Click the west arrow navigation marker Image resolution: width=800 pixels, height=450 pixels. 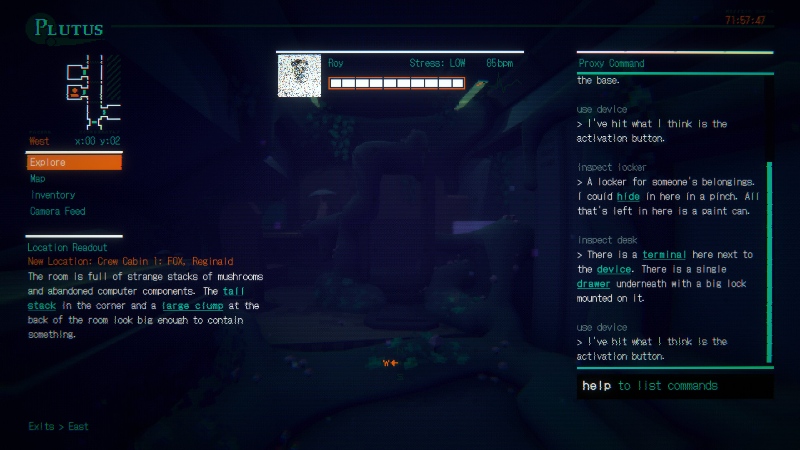click(390, 362)
